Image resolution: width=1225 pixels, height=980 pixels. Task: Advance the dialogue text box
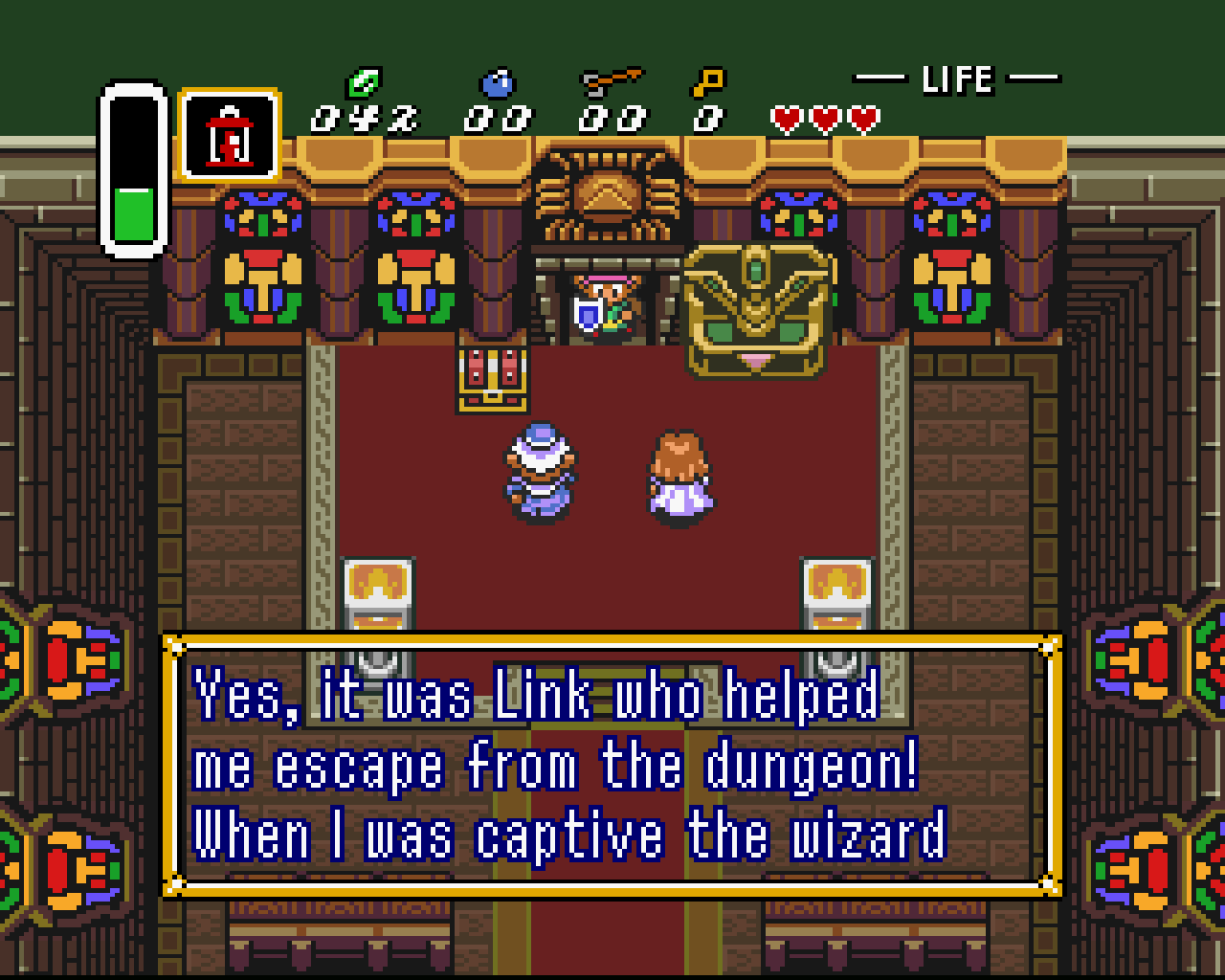pos(612,765)
